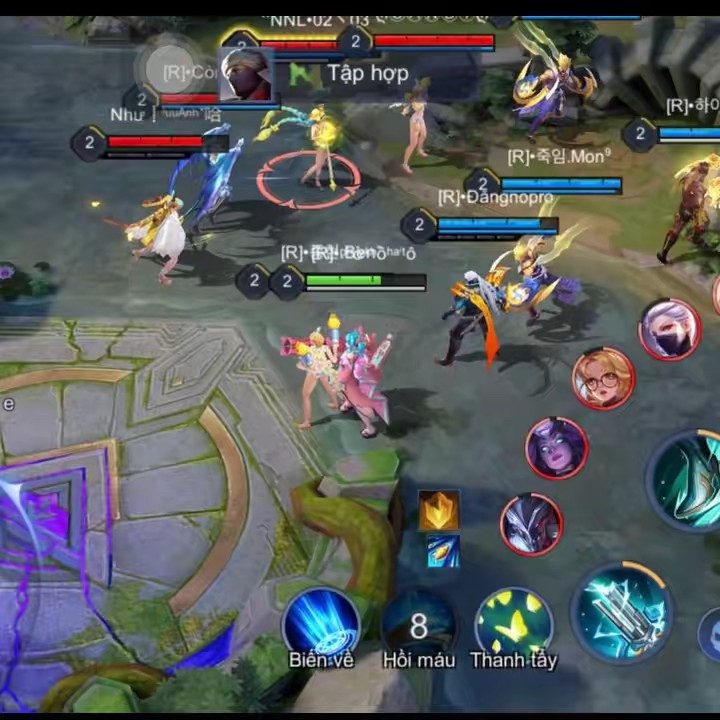
Task: Select the purple-haired enemy hero portrait
Action: click(556, 448)
